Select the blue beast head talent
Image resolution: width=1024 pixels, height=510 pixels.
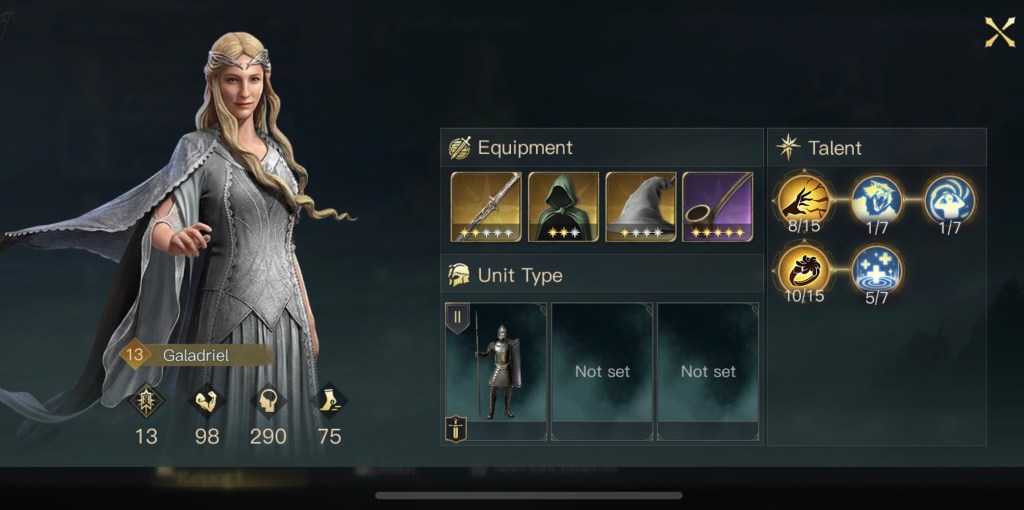coord(876,200)
